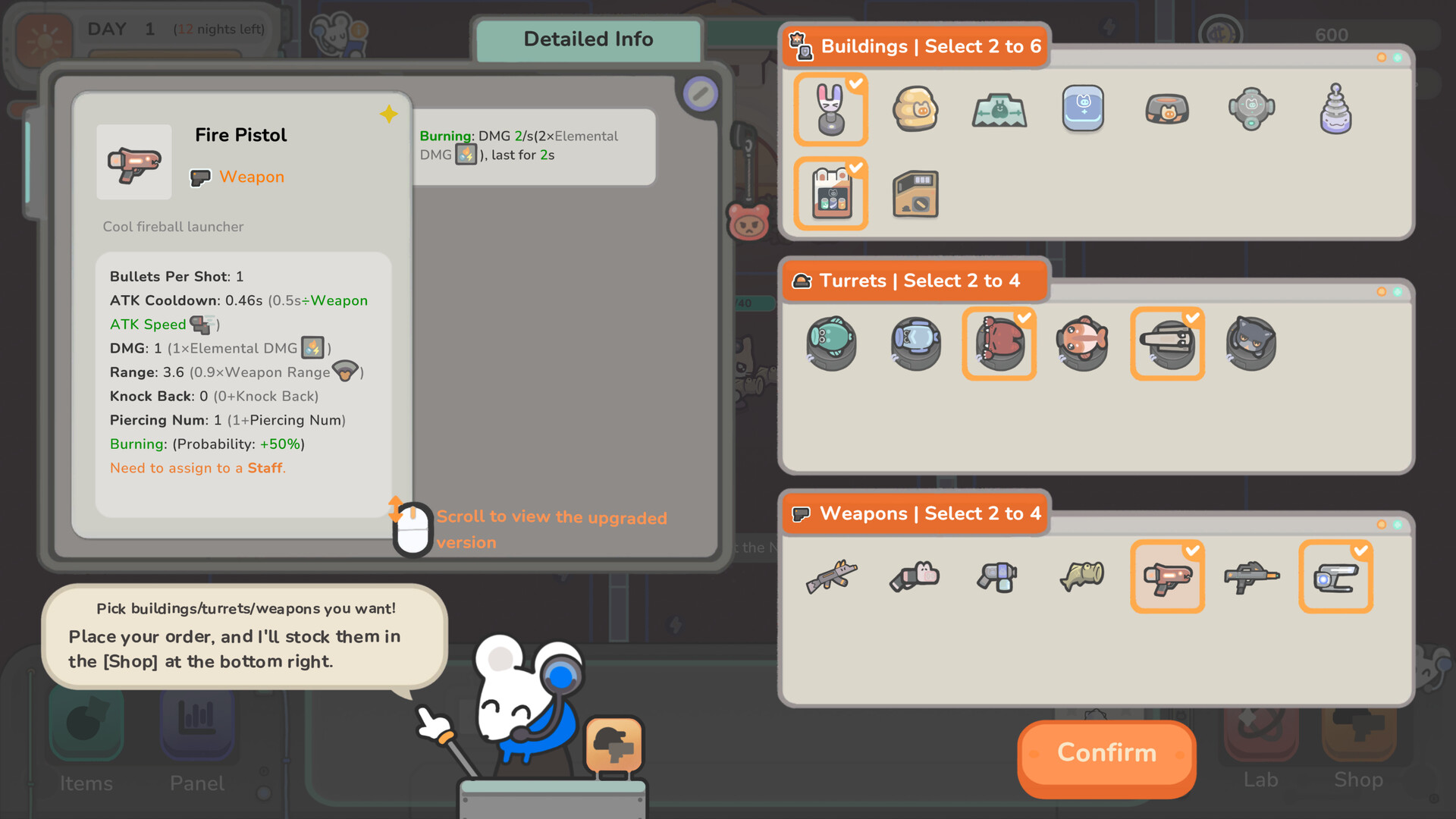
Task: Select the blue fridge building
Action: 1082,109
